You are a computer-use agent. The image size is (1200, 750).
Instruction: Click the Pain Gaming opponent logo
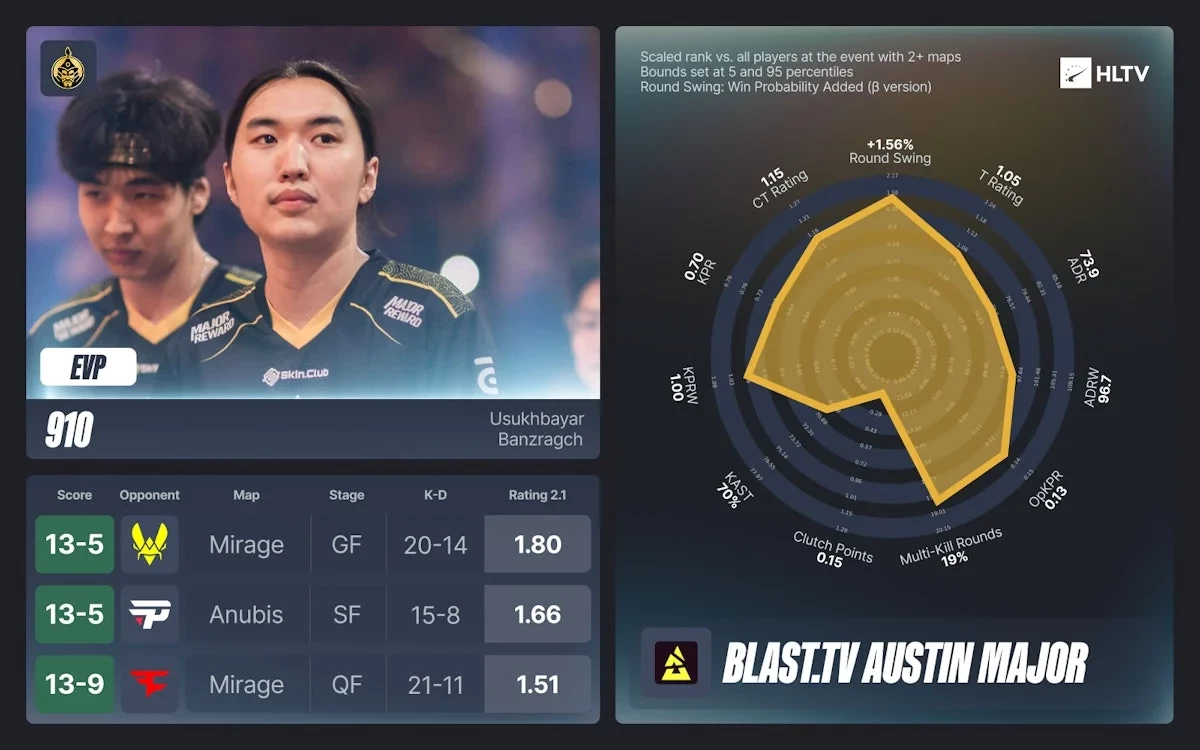[x=150, y=614]
